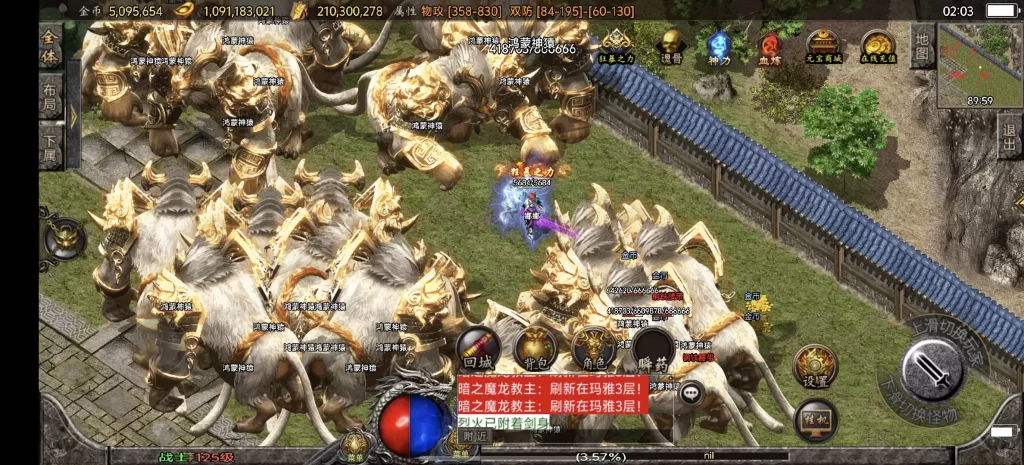Switch to the 布局 tab
Image resolution: width=1024 pixels, height=465 pixels.
click(x=51, y=98)
